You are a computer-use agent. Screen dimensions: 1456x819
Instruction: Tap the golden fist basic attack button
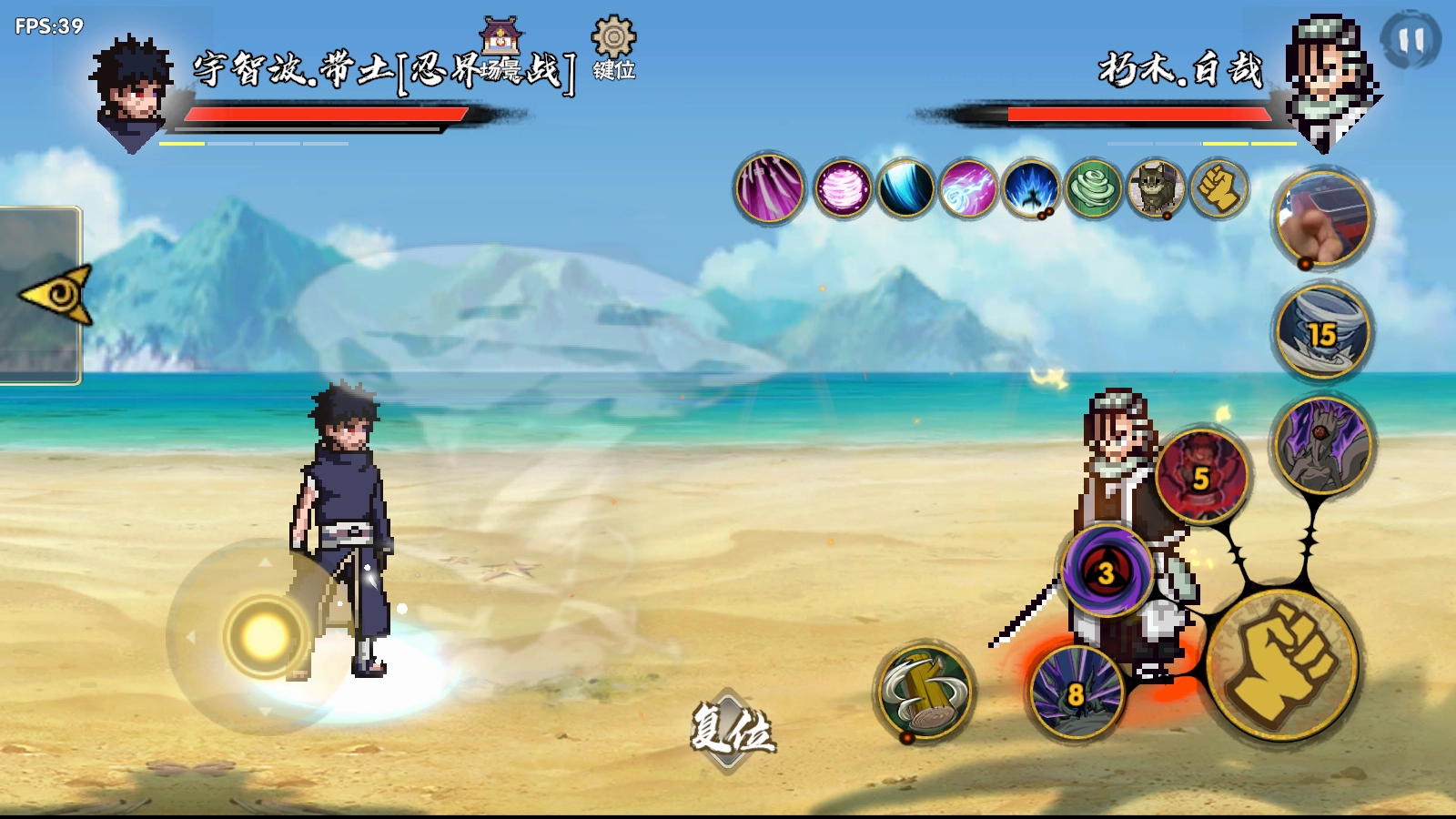pos(1282,664)
